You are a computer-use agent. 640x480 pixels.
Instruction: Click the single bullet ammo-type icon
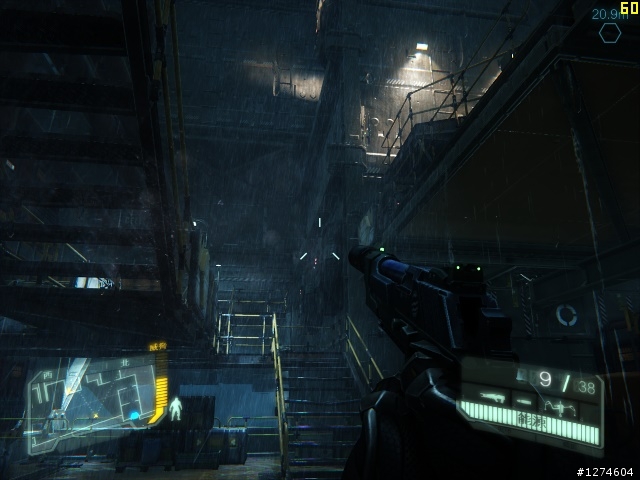pyautogui.click(x=522, y=400)
